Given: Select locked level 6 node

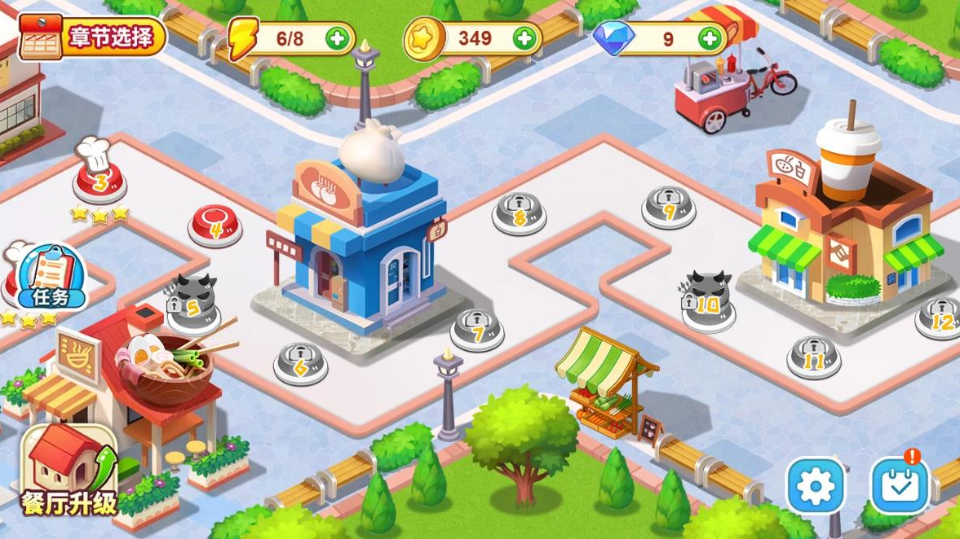Looking at the screenshot, I should tap(300, 364).
